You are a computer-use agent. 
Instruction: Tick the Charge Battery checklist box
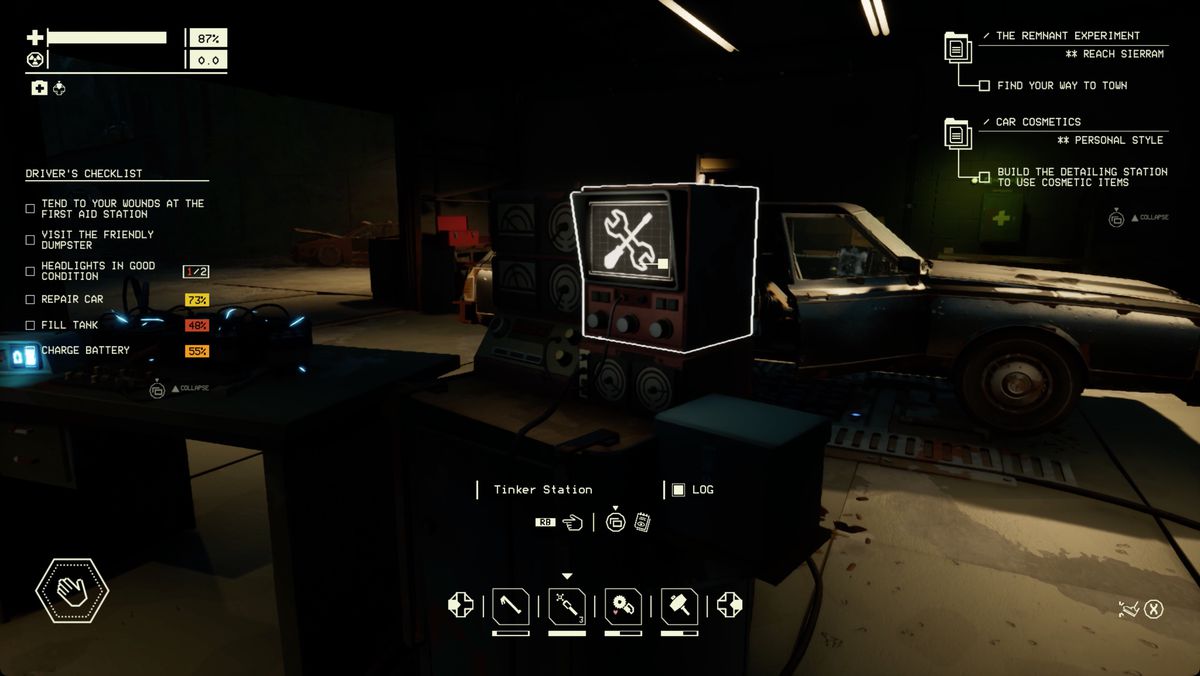point(30,351)
